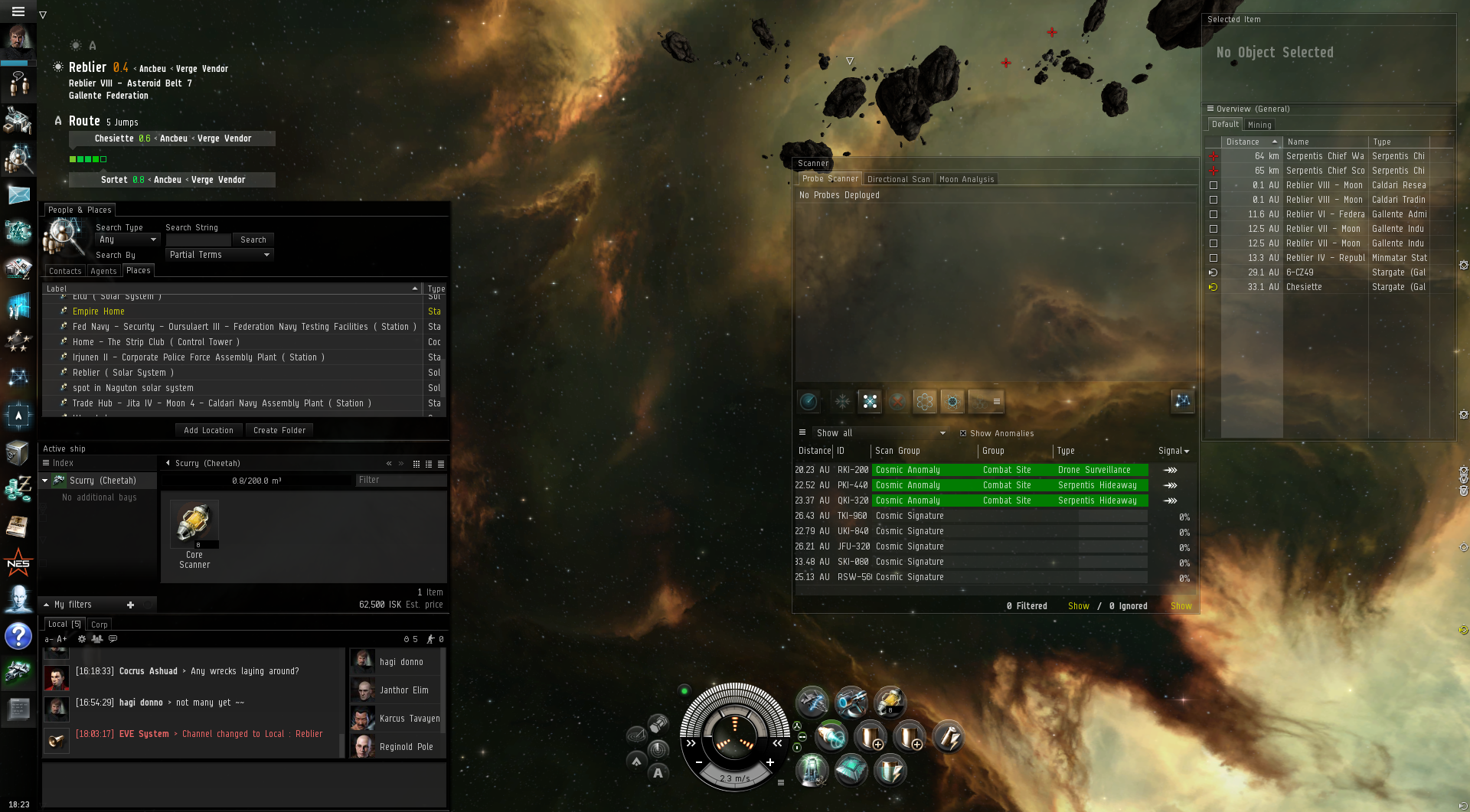Open the Moon Analysis tab
Screen dimensions: 1470x812
(x=966, y=179)
